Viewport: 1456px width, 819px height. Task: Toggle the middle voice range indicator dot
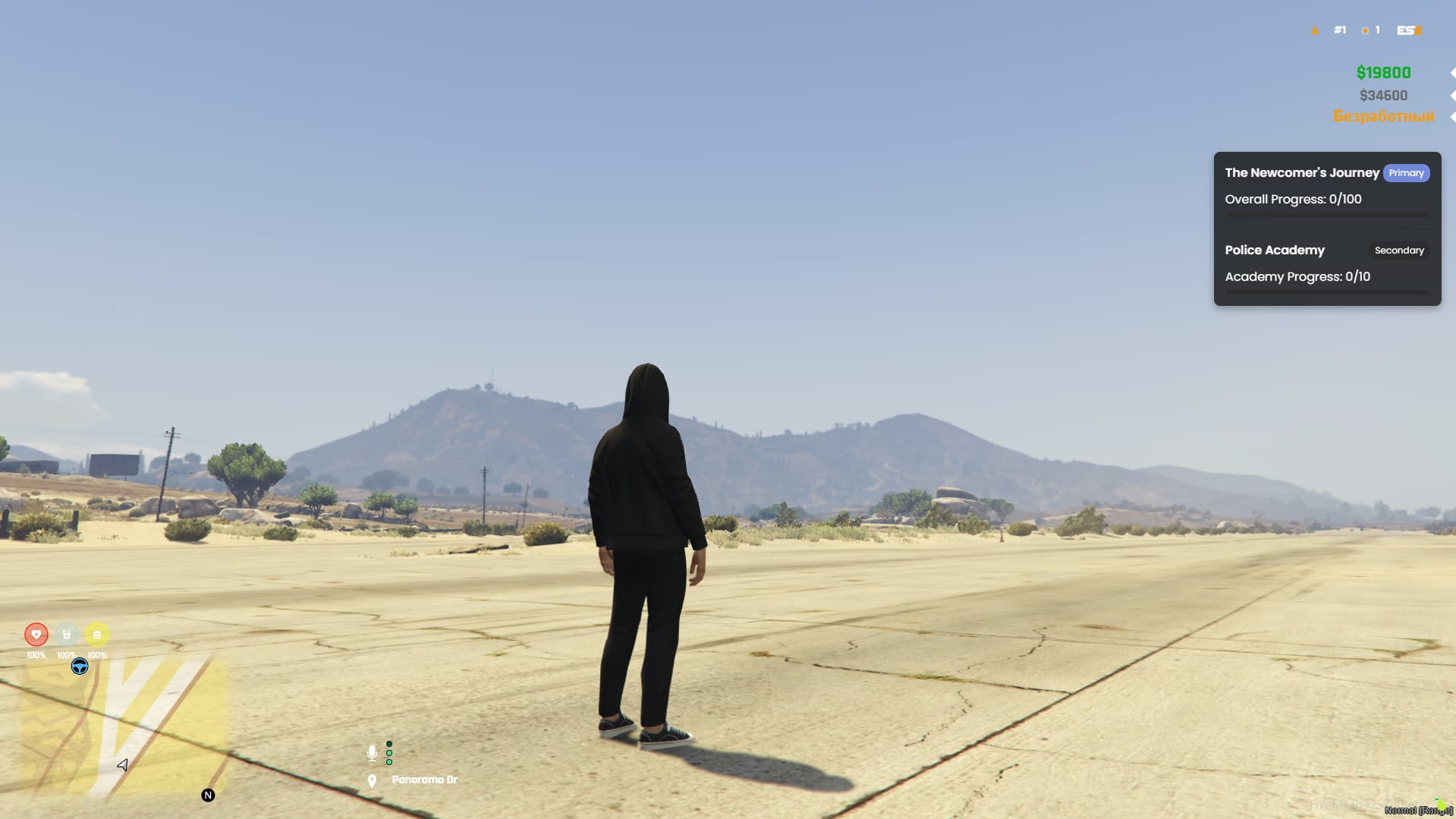[389, 753]
